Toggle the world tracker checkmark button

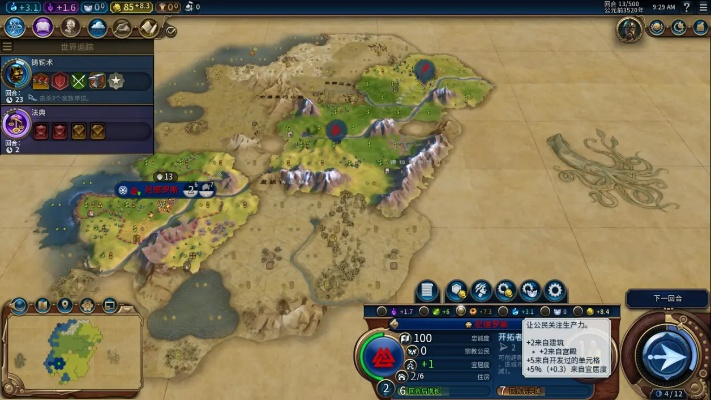tap(170, 31)
